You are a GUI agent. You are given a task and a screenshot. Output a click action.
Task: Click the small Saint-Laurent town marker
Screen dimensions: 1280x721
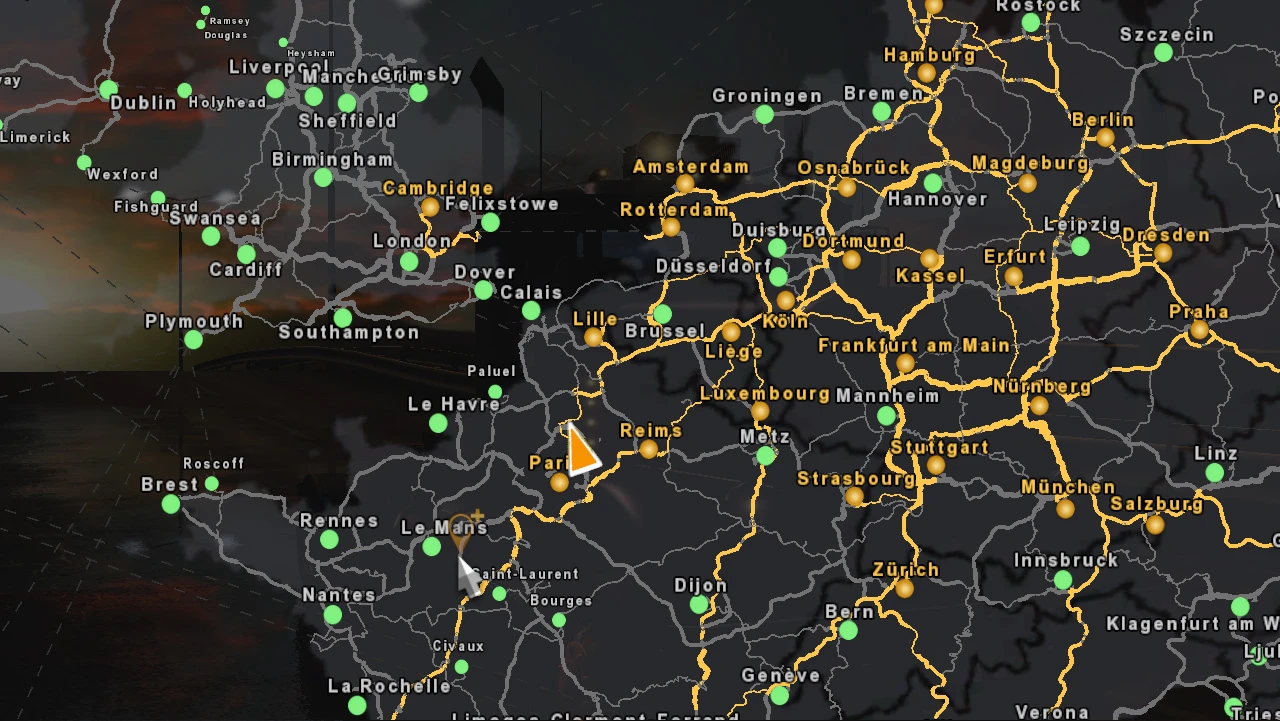pyautogui.click(x=498, y=592)
